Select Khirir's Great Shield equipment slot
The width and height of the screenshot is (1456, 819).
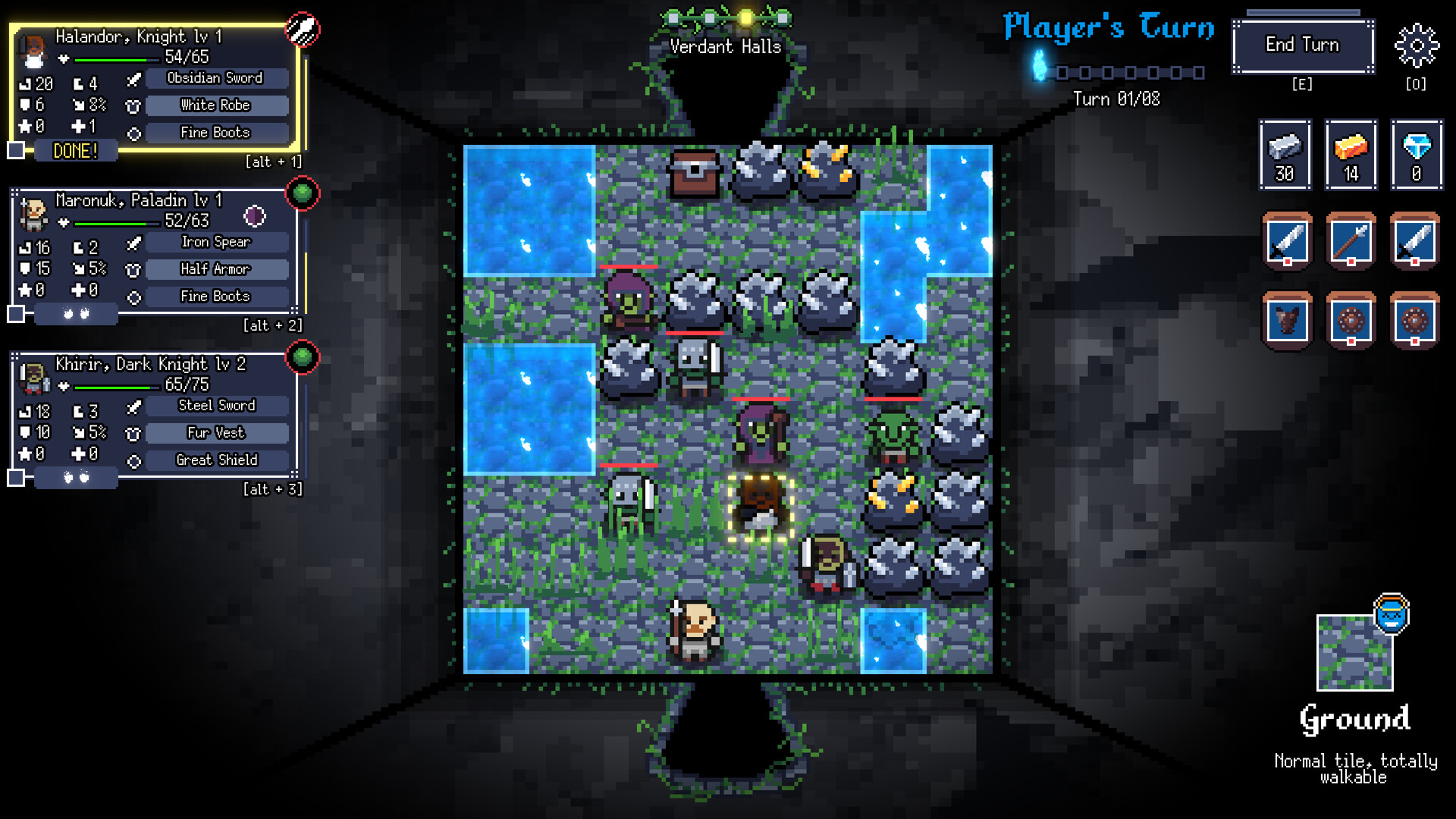point(215,460)
